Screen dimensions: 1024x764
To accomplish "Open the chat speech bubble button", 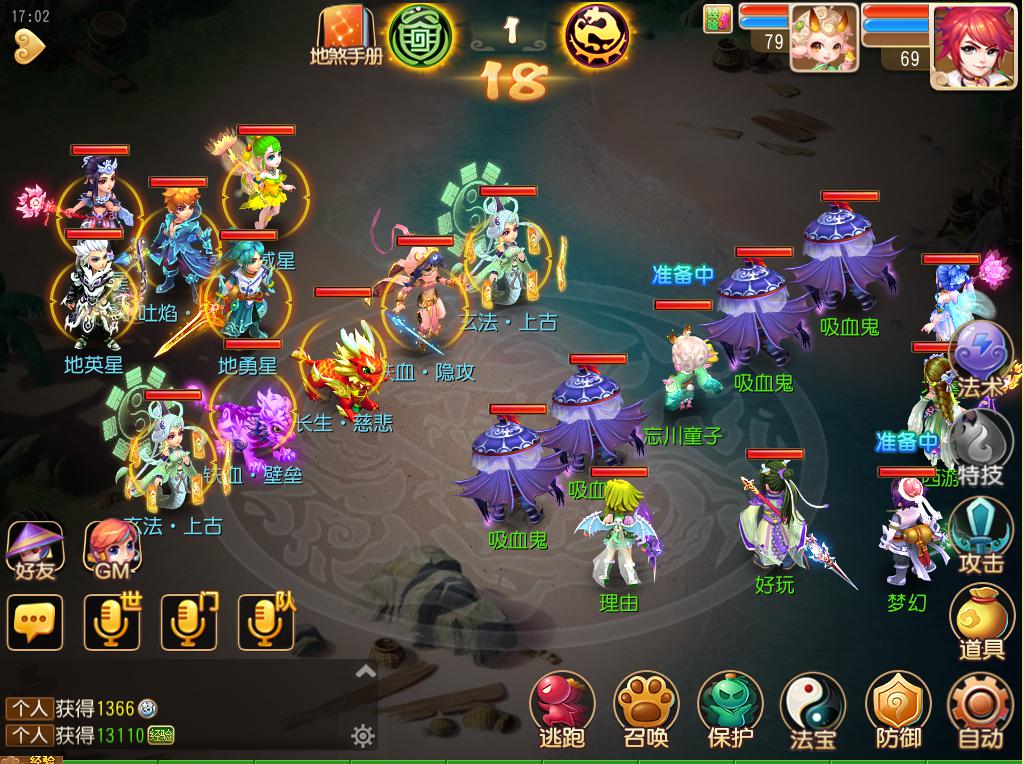I will point(34,622).
